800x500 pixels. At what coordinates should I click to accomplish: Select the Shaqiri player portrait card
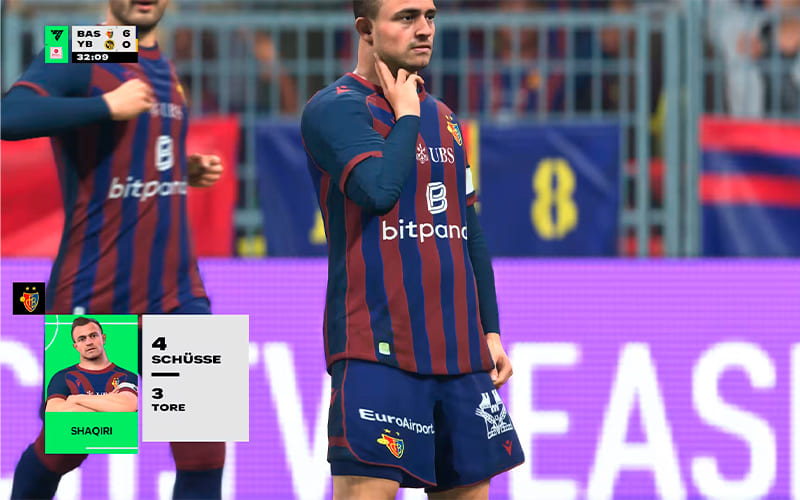point(91,384)
